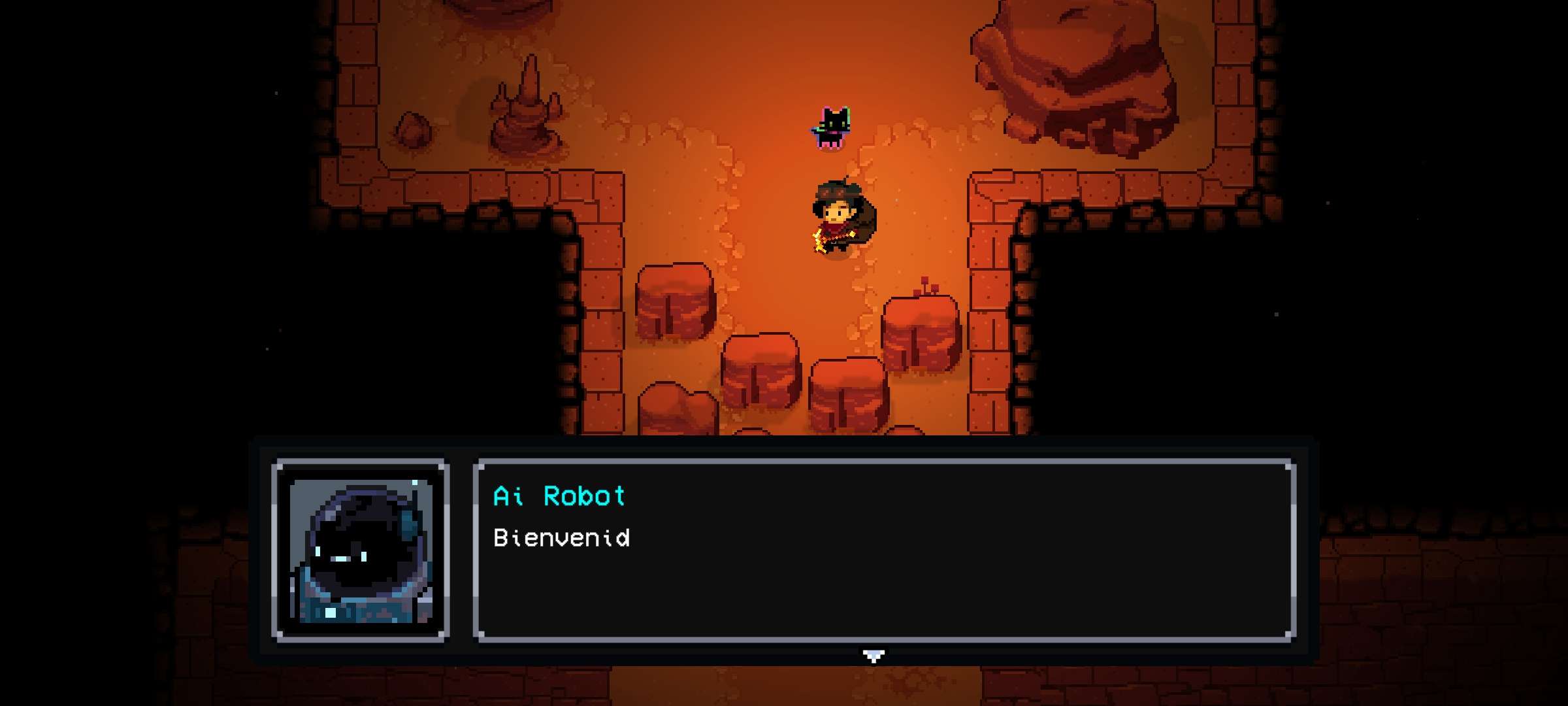Click the Ai Robot speaker portrait
1568x706 pixels.
[x=361, y=550]
